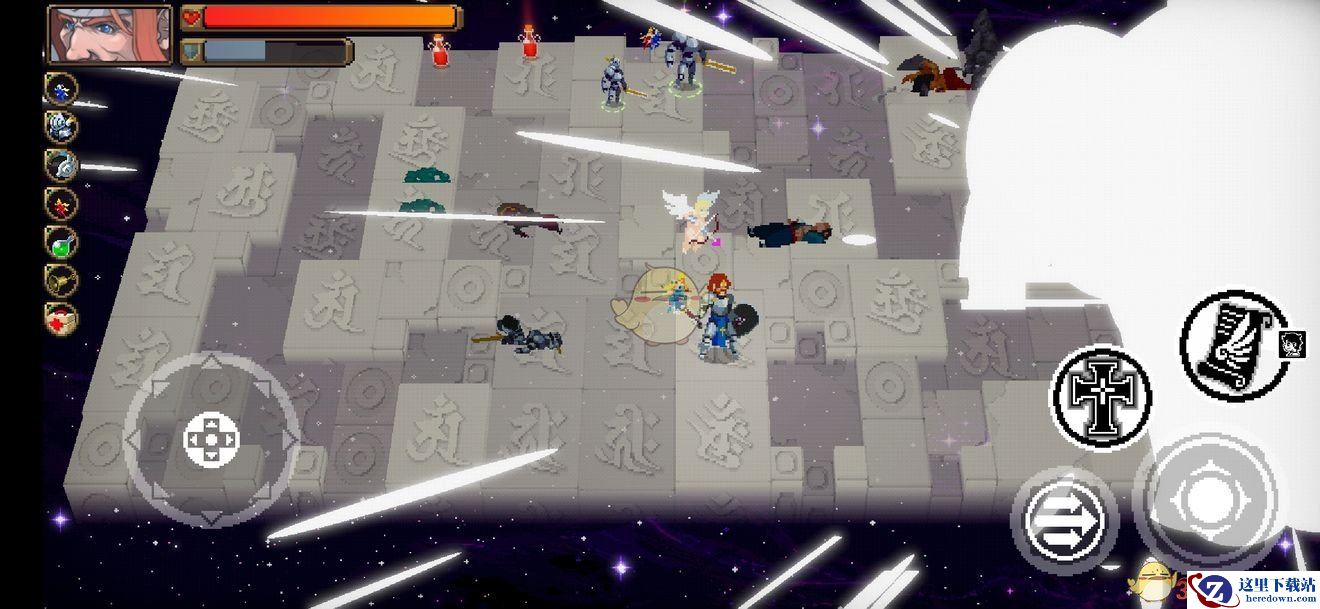This screenshot has width=1320, height=609.
Task: Select the blue figure icon in the sidebar
Action: 61,89
